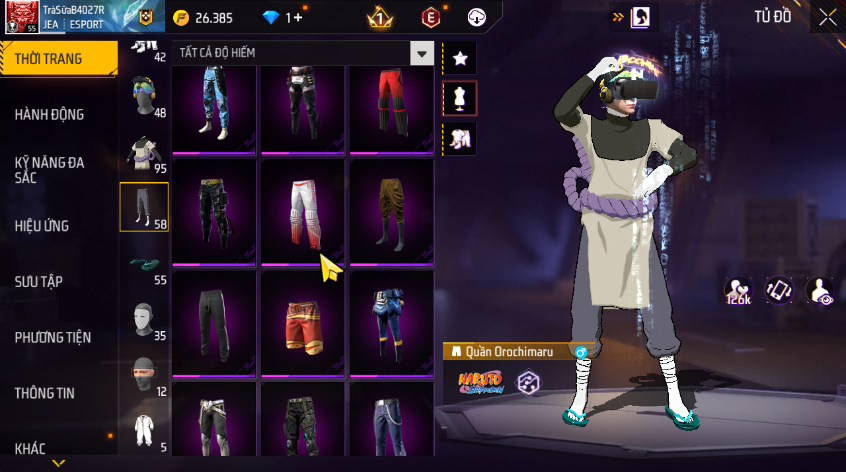Choose the plain black pants item
The height and width of the screenshot is (472, 846).
pos(215,323)
